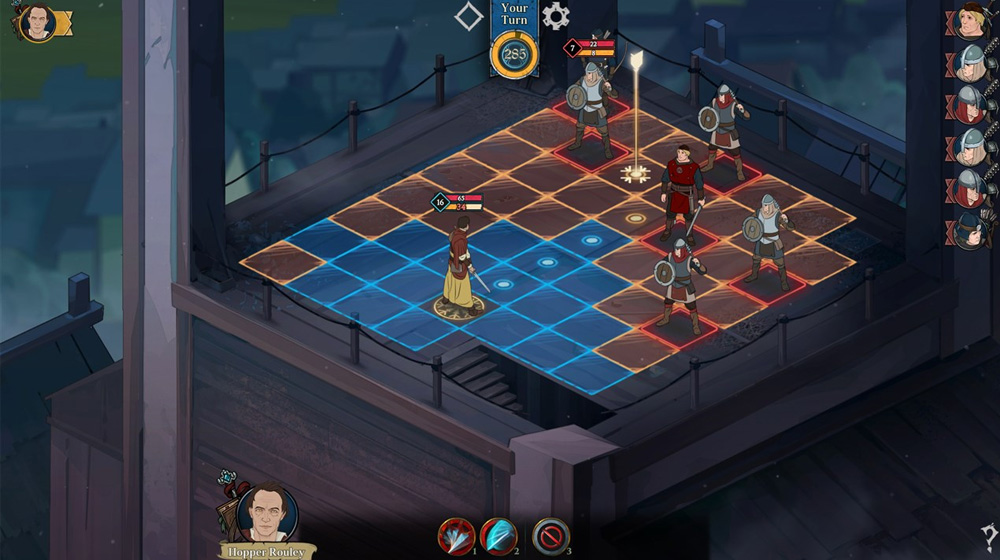Image resolution: width=1000 pixels, height=560 pixels.
Task: Select the hooded archer portrait in turn order
Action: coord(971,230)
